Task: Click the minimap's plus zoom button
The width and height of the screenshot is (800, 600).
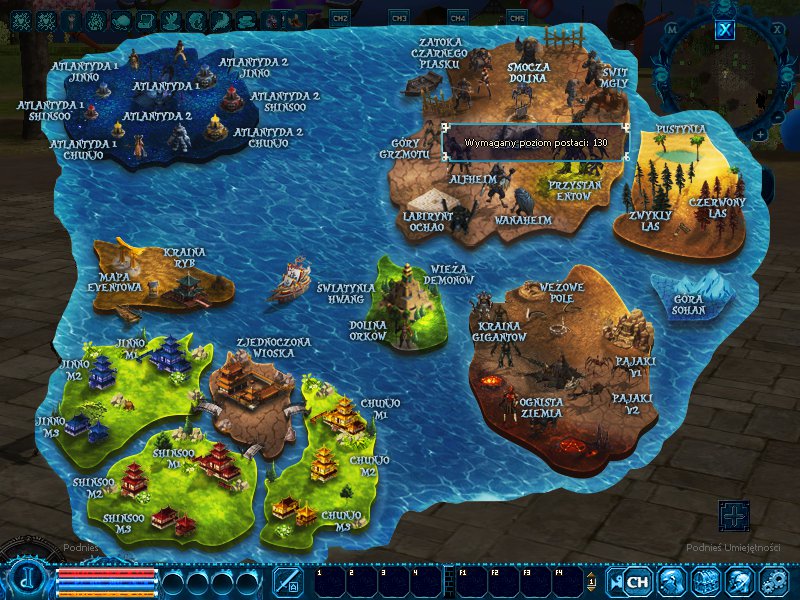Action: point(761,134)
